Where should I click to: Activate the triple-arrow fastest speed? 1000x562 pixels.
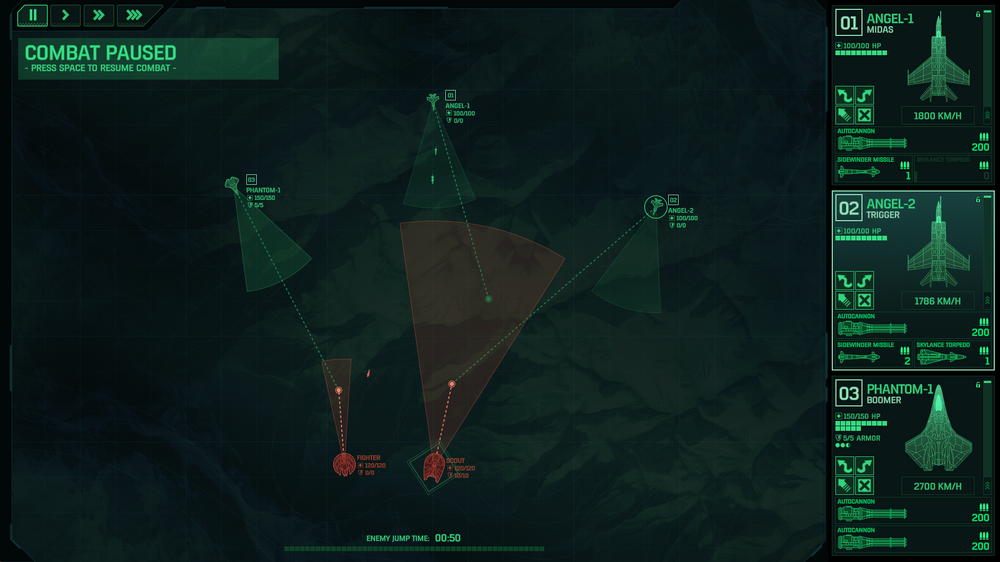pyautogui.click(x=133, y=15)
